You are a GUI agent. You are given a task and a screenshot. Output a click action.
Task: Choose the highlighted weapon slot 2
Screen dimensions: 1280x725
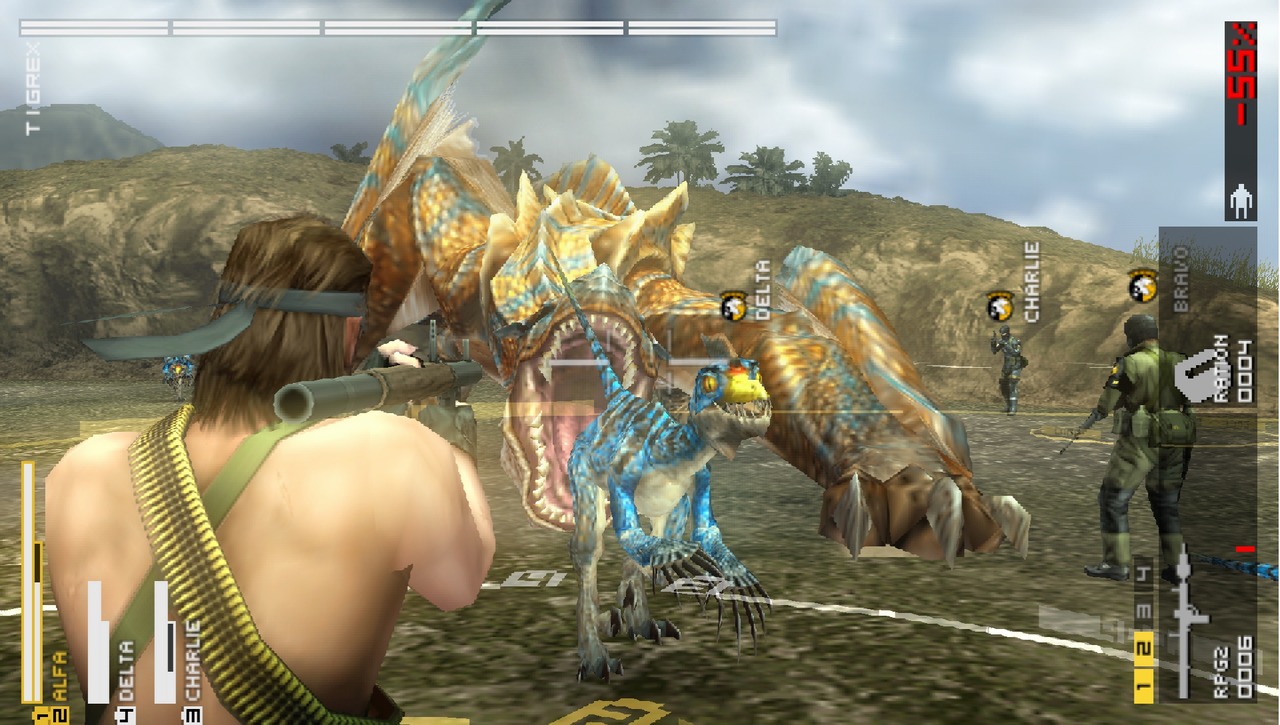[x=1143, y=650]
